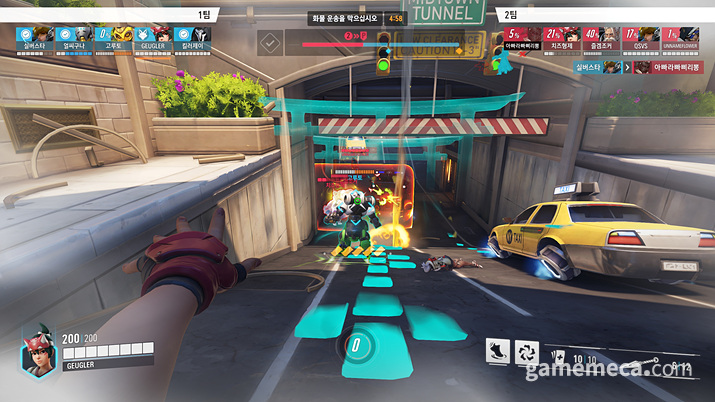Activate the Protection Suzu ability icon
The height and width of the screenshot is (402, 715).
point(529,352)
